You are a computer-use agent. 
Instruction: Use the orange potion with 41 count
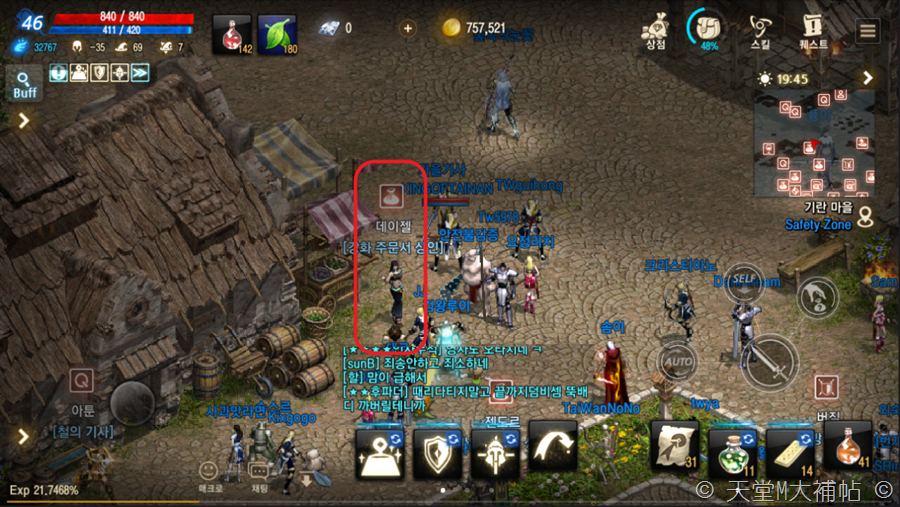[847, 446]
